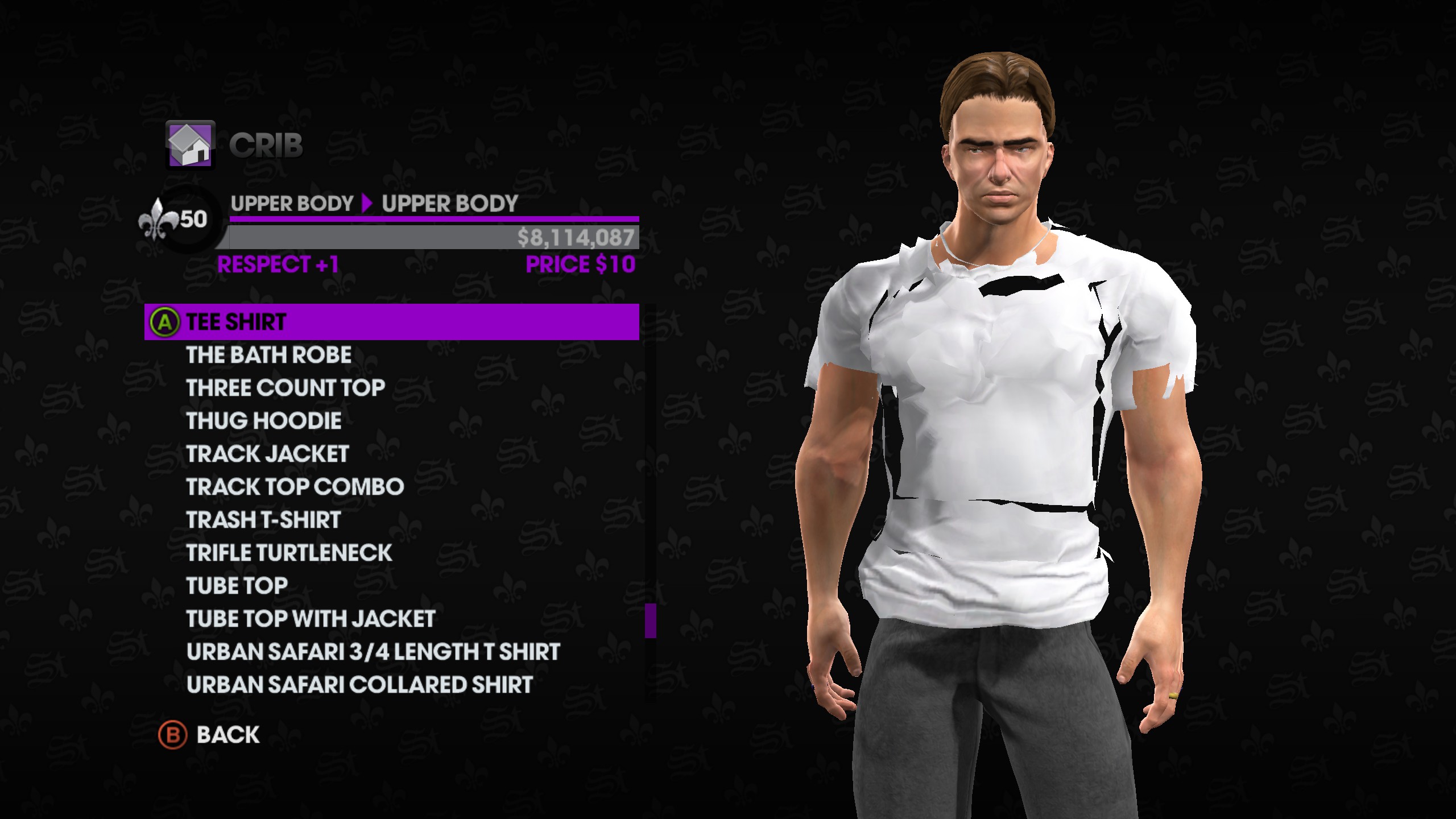Pick the Urban Safari Collared Shirt

tap(359, 685)
